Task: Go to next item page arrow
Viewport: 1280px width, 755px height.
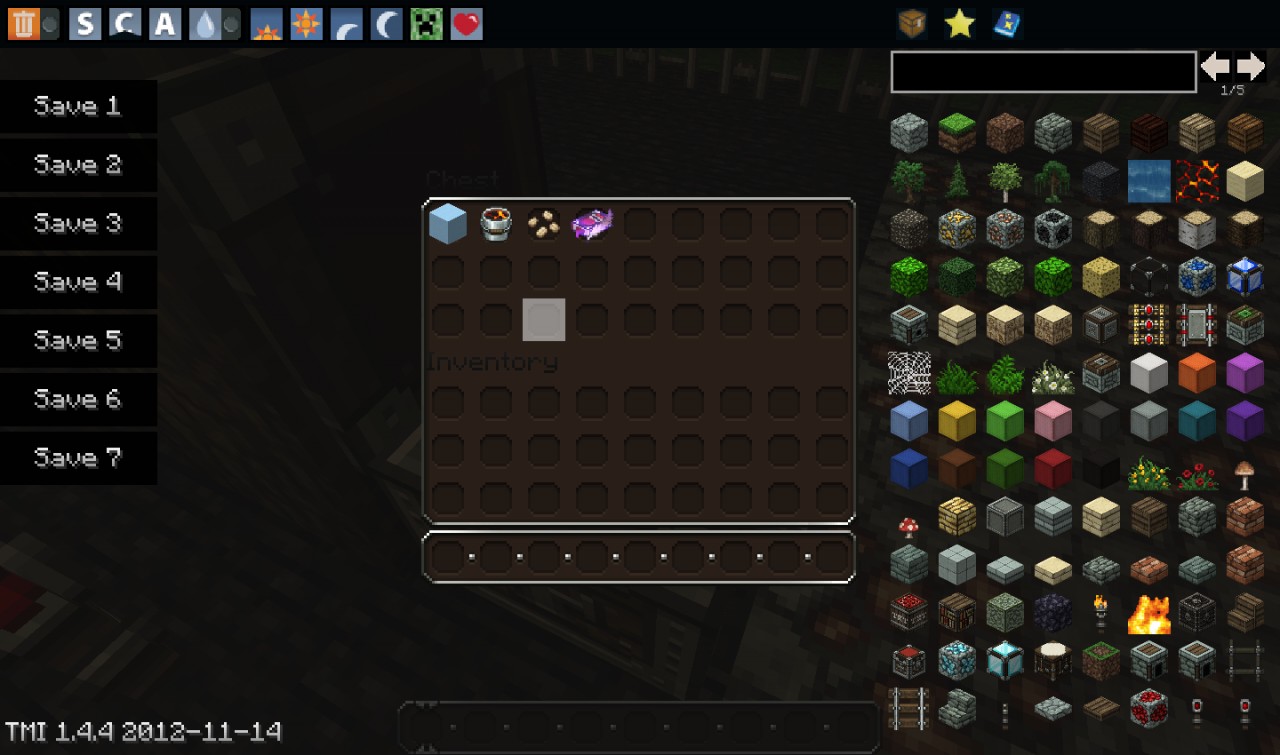Action: [1251, 67]
